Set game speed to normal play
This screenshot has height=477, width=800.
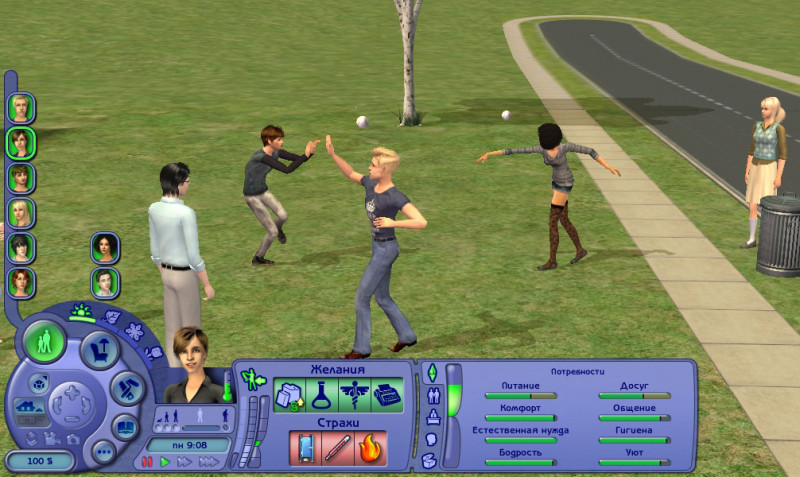click(x=165, y=462)
